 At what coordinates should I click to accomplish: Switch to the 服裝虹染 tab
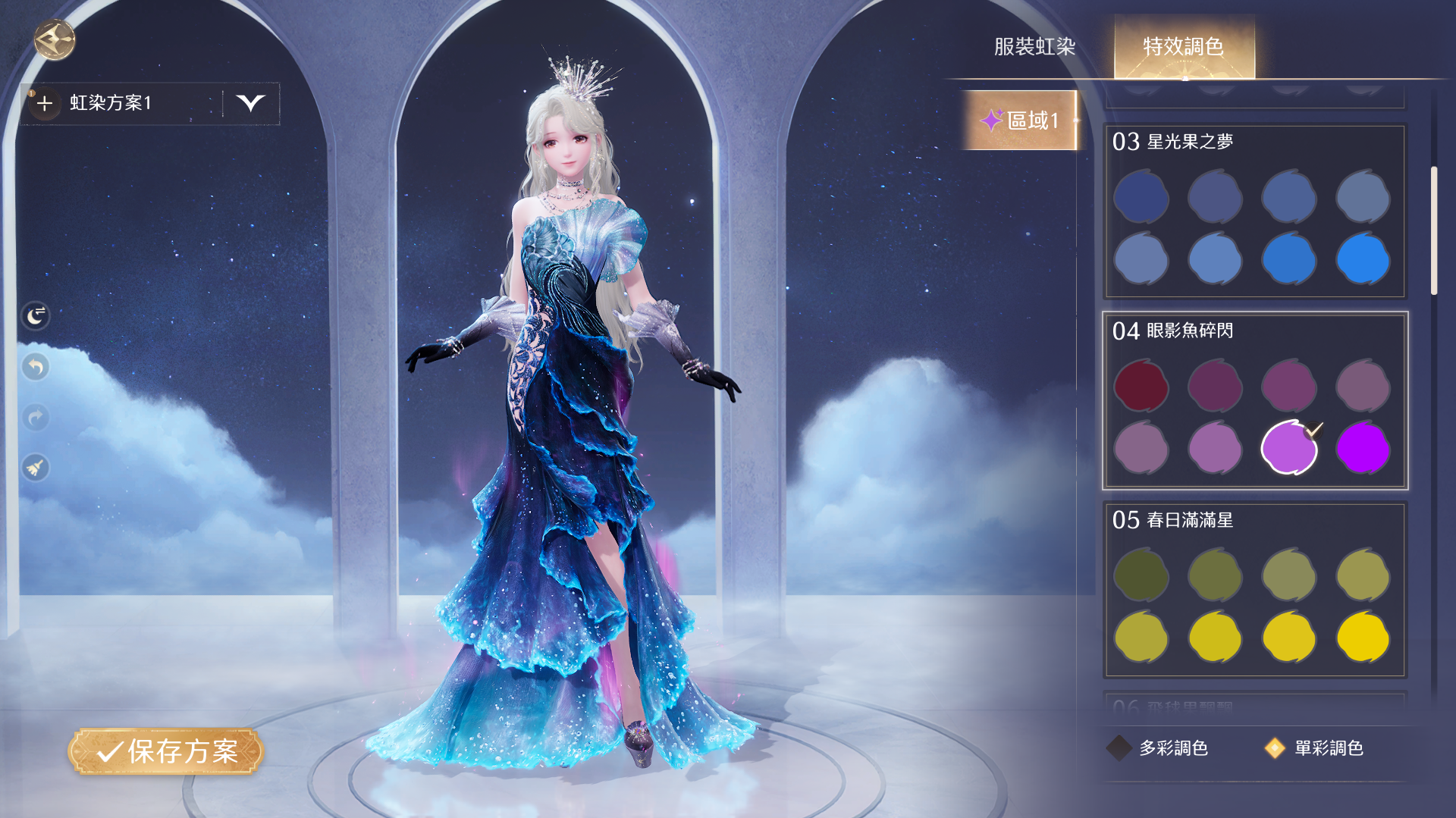point(1034,47)
